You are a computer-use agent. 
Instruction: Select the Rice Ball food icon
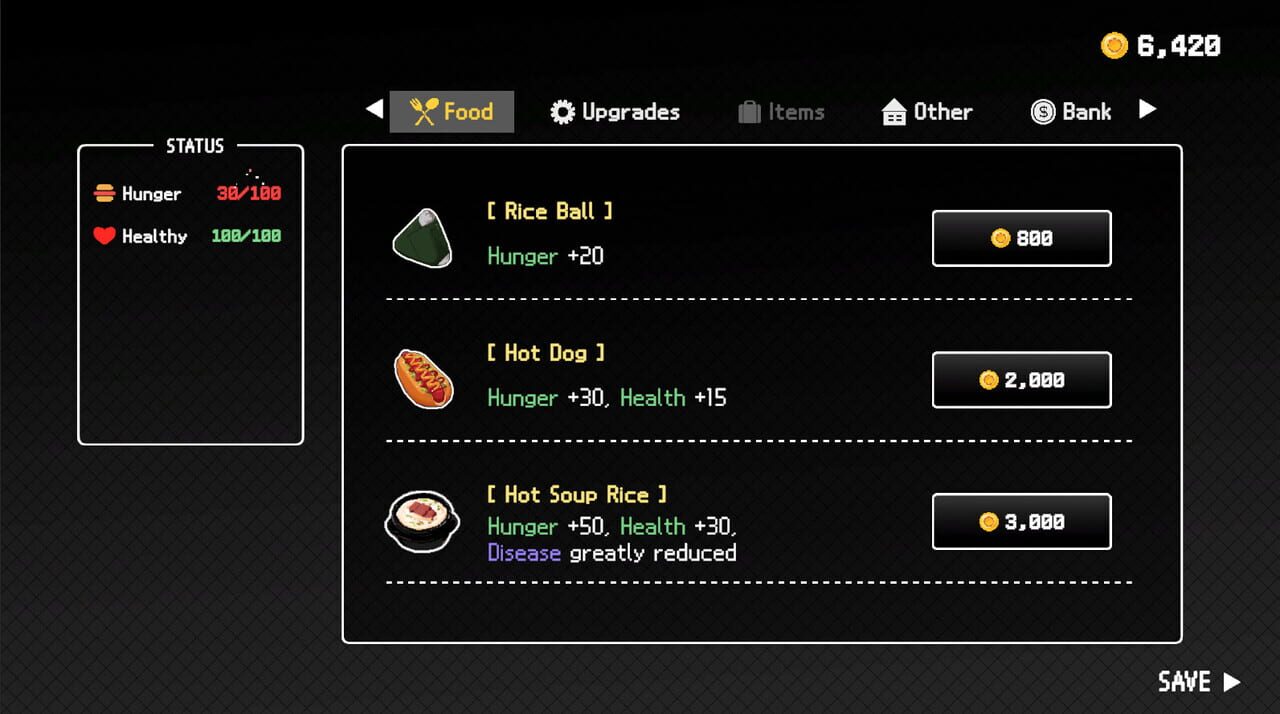coord(422,238)
